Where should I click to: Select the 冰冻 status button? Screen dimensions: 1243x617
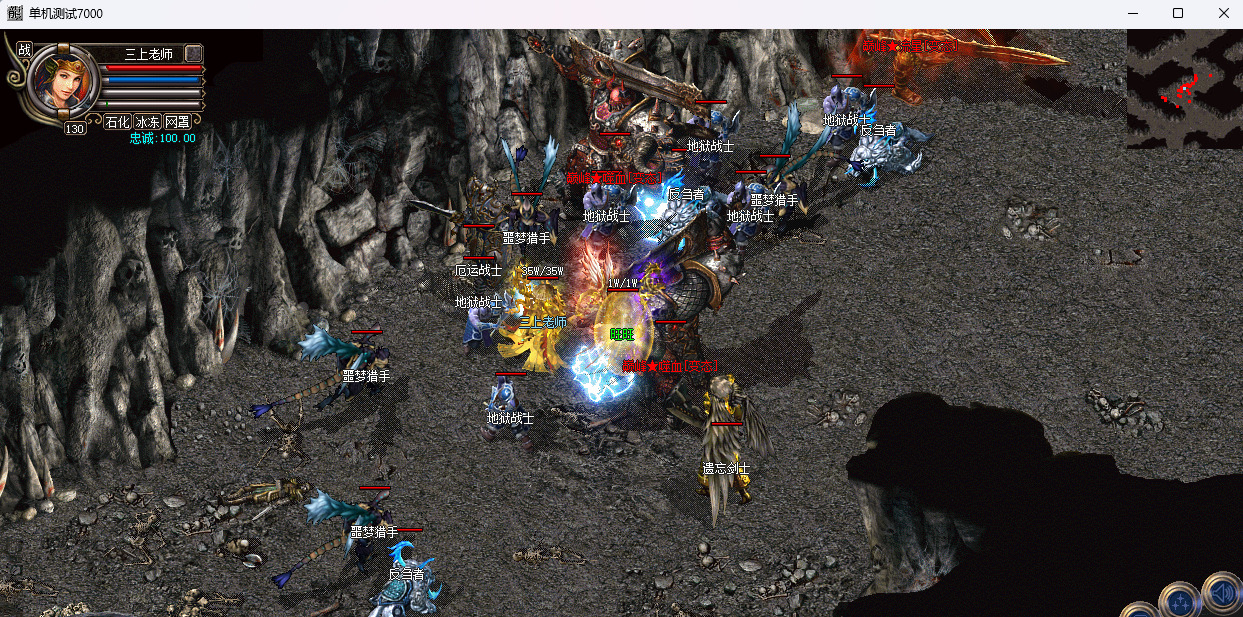tap(148, 122)
